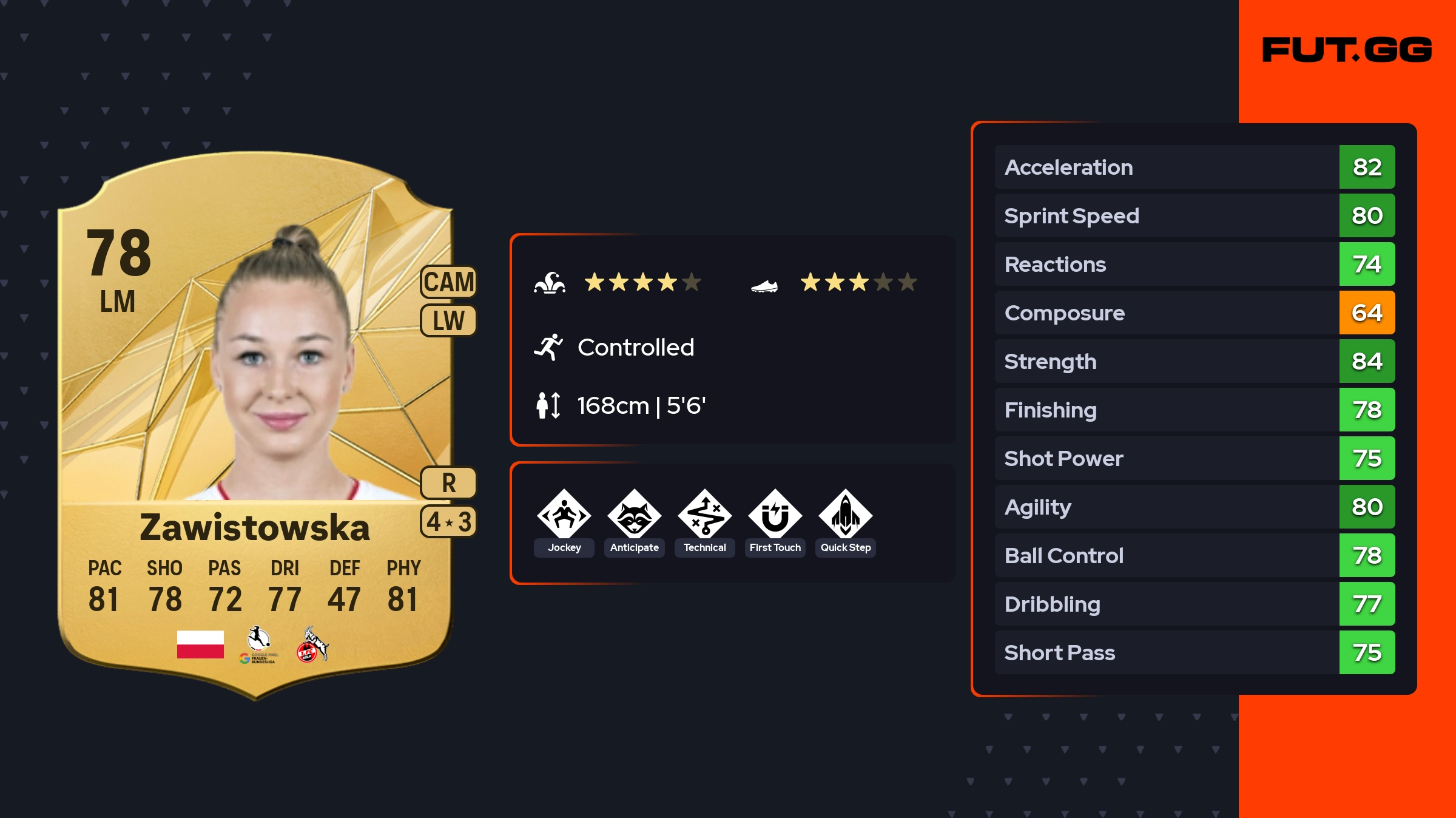Choose the Anticipate raccoon playstyle icon
Screen dimensions: 1456x818
(635, 516)
